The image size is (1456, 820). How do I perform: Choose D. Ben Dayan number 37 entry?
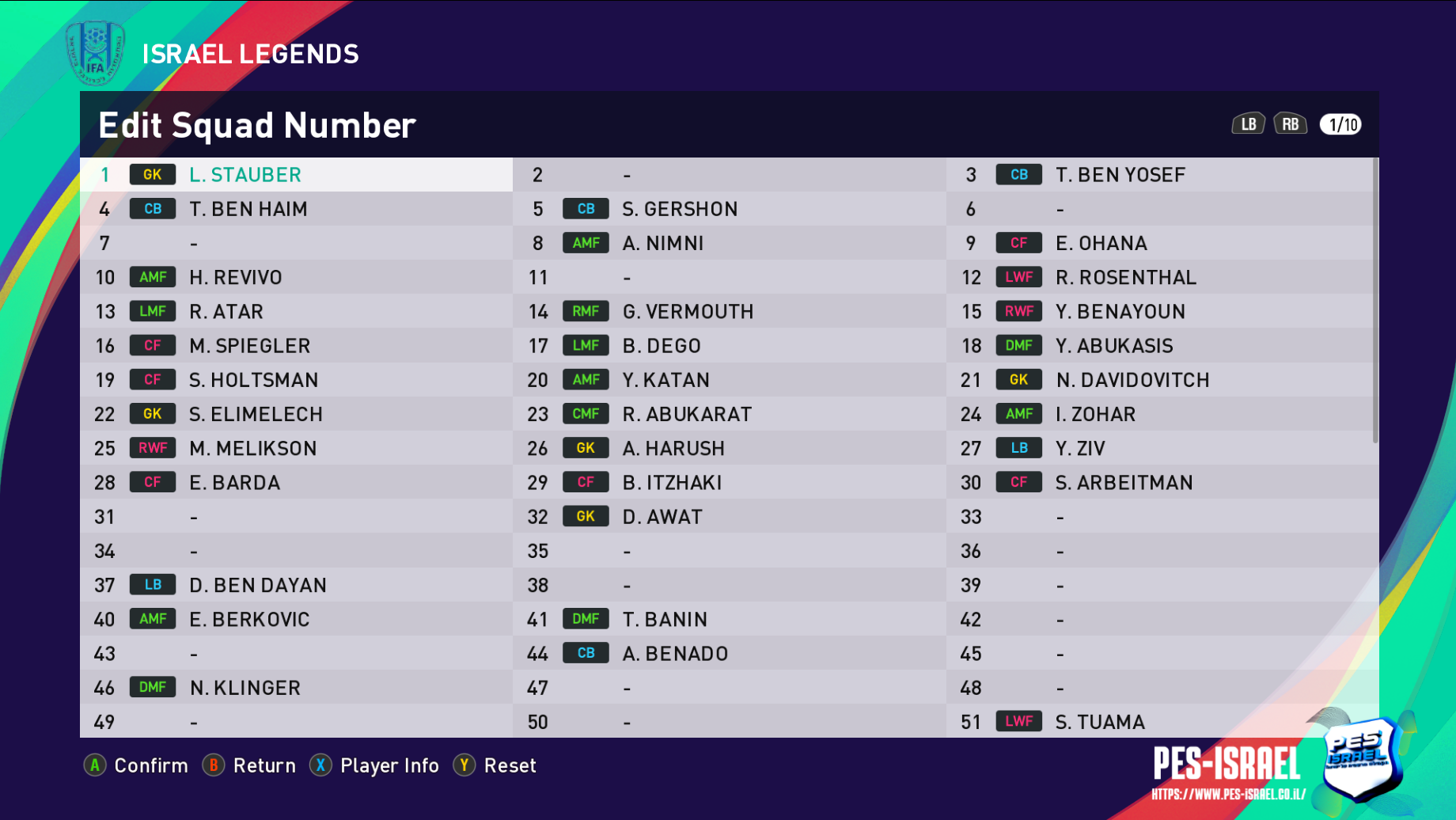296,586
